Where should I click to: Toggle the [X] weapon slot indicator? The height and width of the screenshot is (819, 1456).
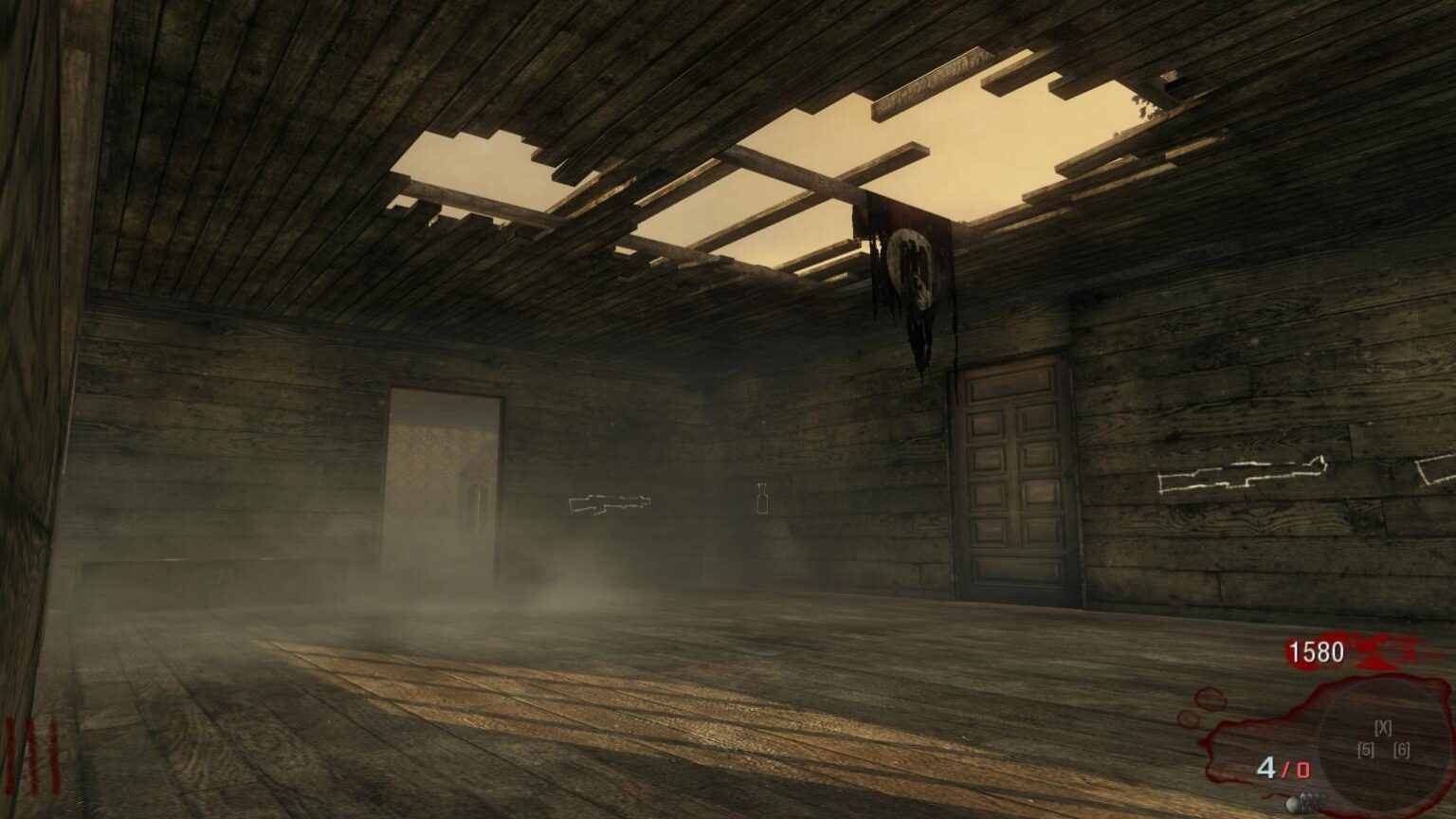click(x=1383, y=728)
